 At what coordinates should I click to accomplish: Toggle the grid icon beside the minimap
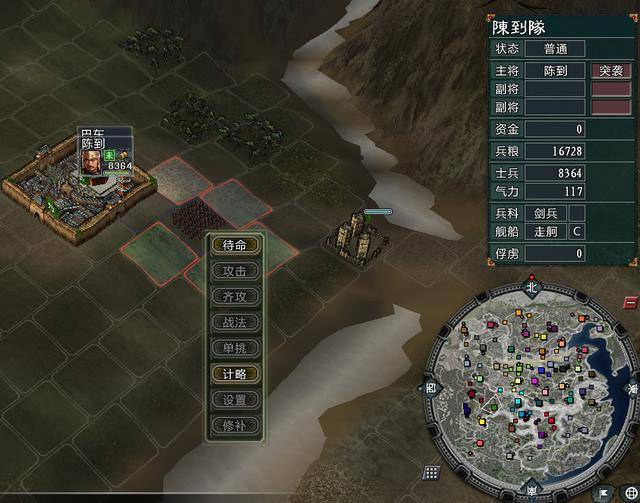pyautogui.click(x=431, y=472)
